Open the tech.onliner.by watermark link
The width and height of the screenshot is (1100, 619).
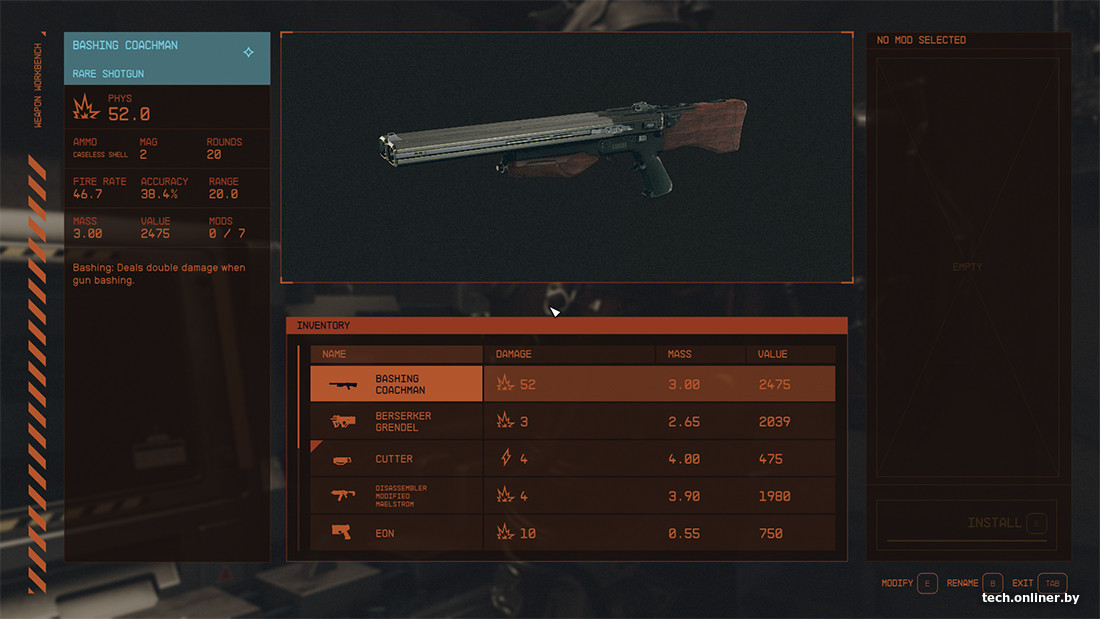coord(1030,598)
